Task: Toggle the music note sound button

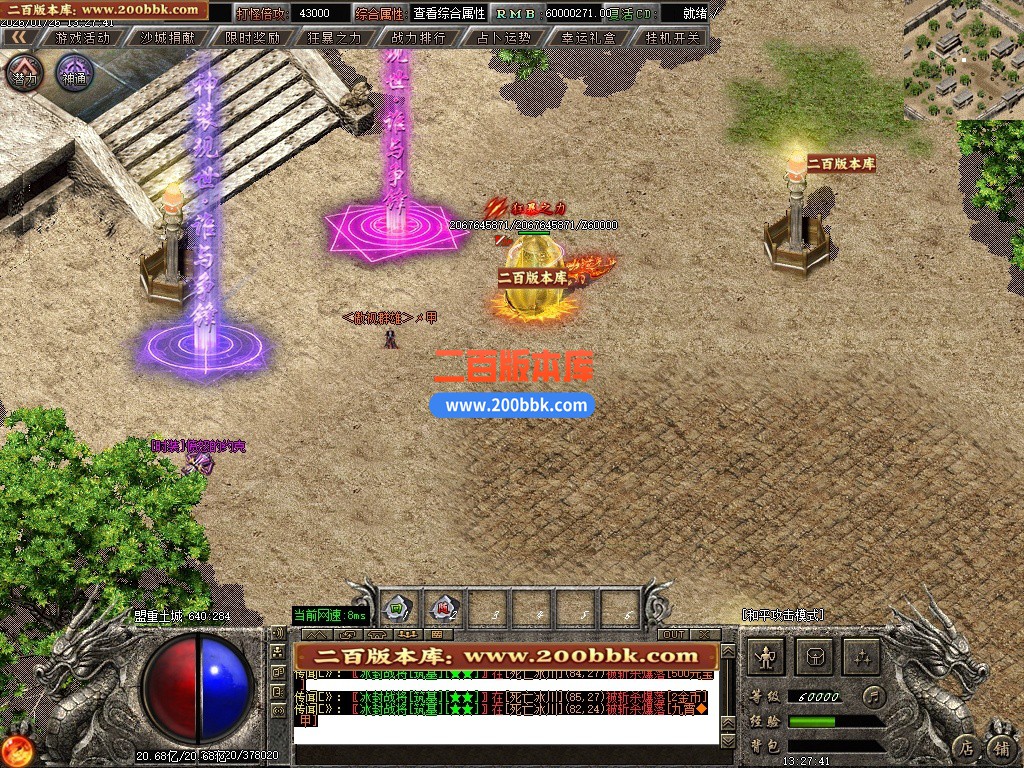Action: (875, 694)
